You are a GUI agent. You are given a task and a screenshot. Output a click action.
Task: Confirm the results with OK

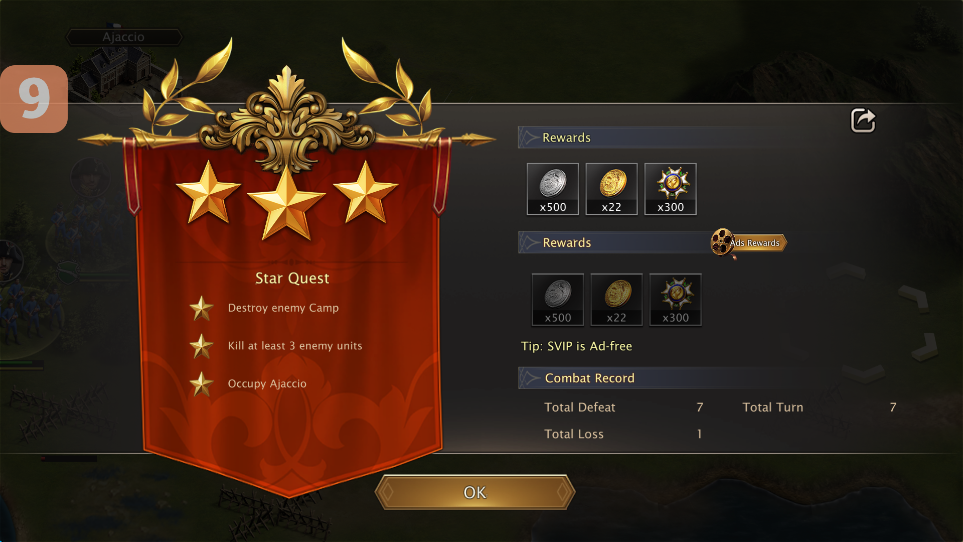click(475, 492)
